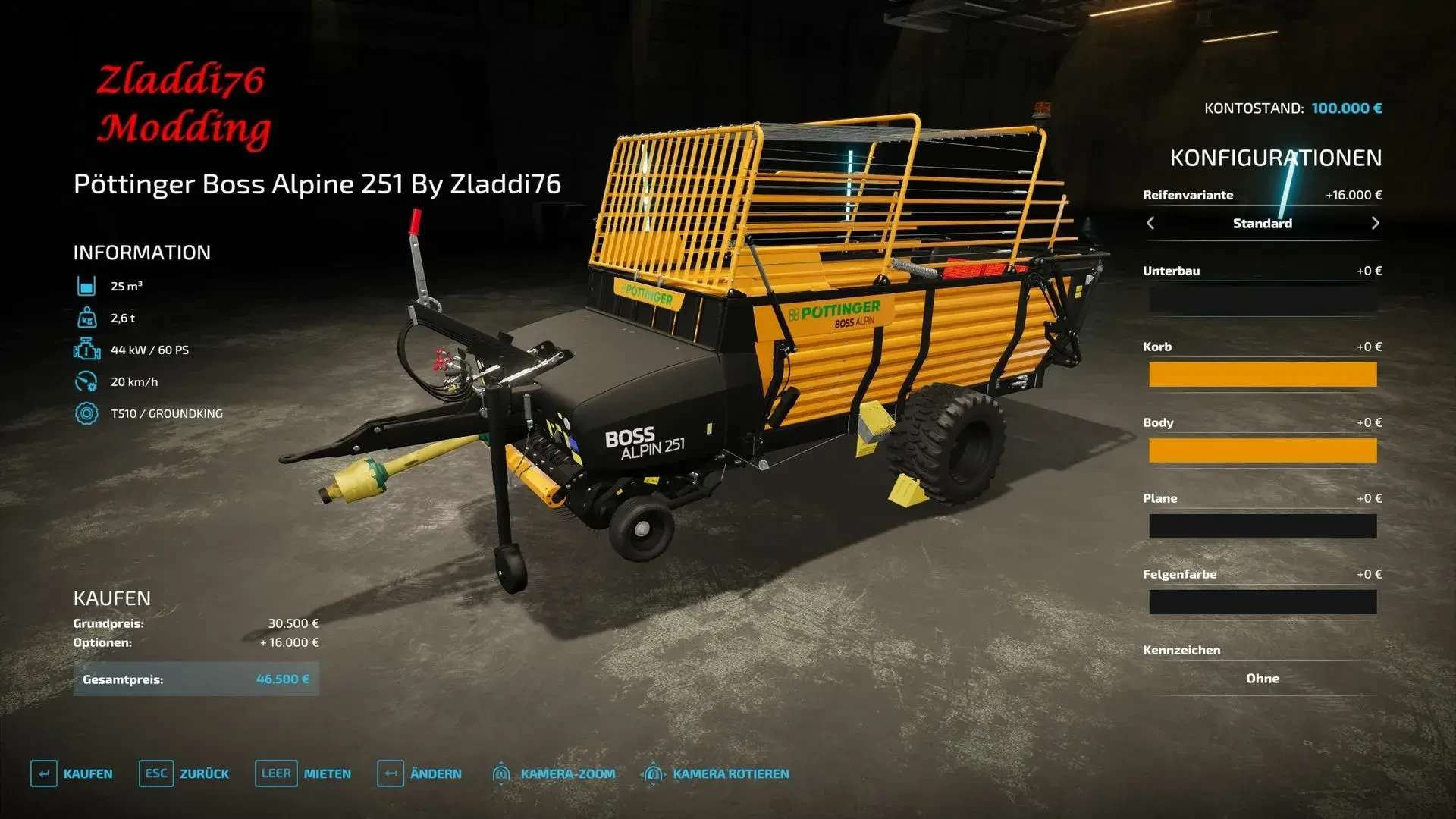Open the Kennzeichen selector showing Ohne
Image resolution: width=1456 pixels, height=819 pixels.
[x=1262, y=679]
